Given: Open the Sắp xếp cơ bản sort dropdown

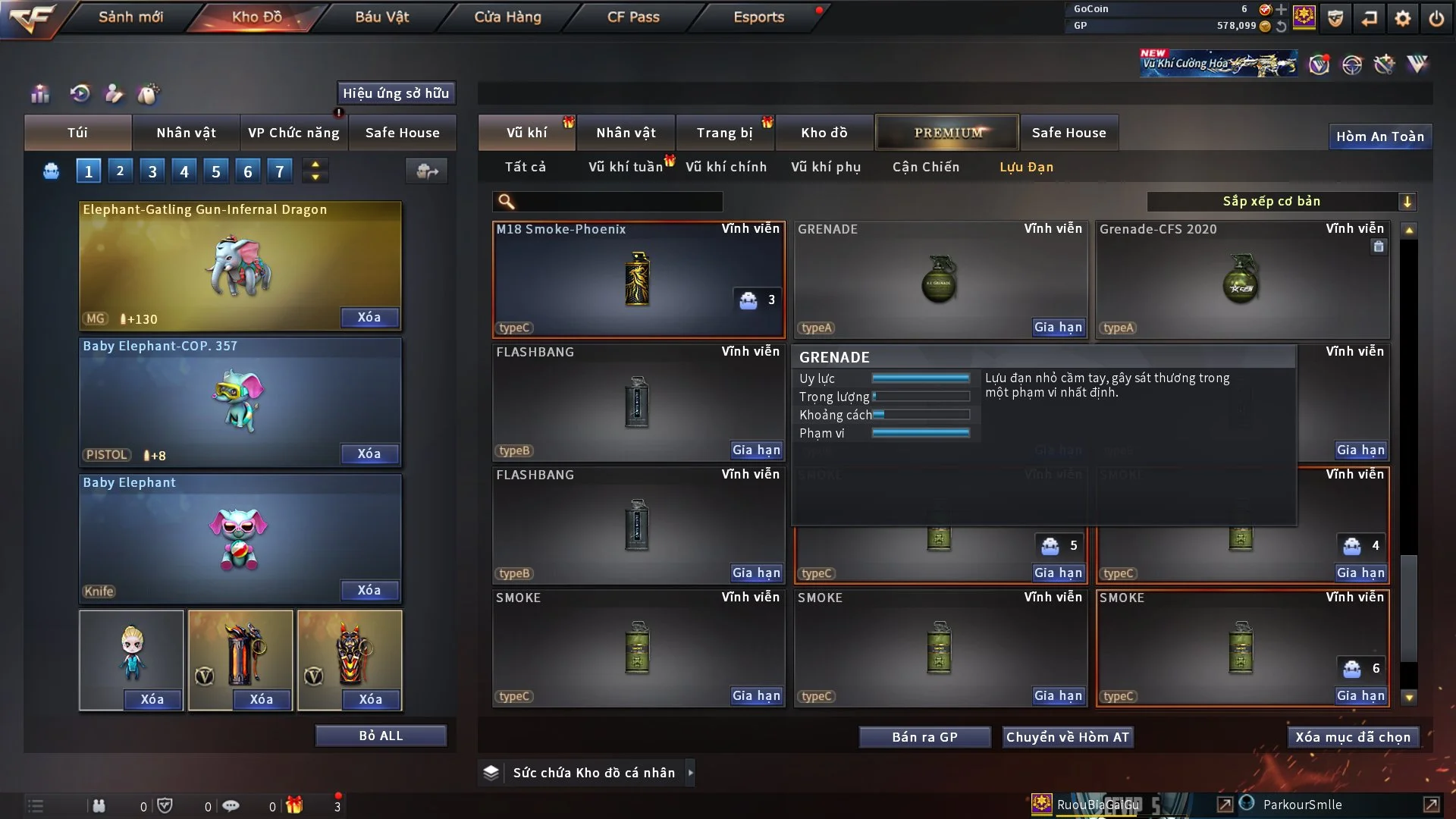Looking at the screenshot, I should point(1281,201).
